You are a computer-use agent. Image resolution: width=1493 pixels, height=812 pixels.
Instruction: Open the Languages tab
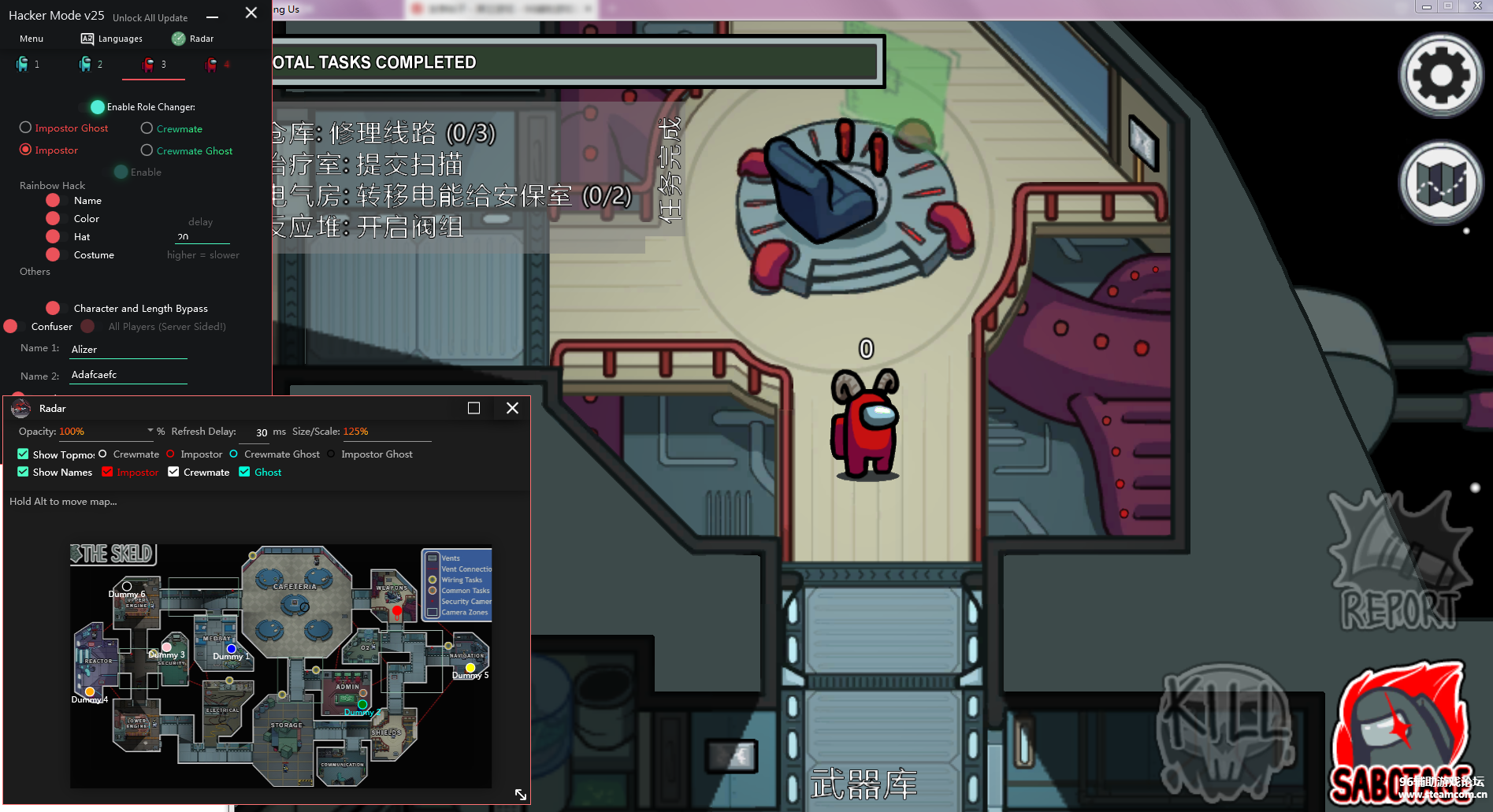tap(112, 39)
